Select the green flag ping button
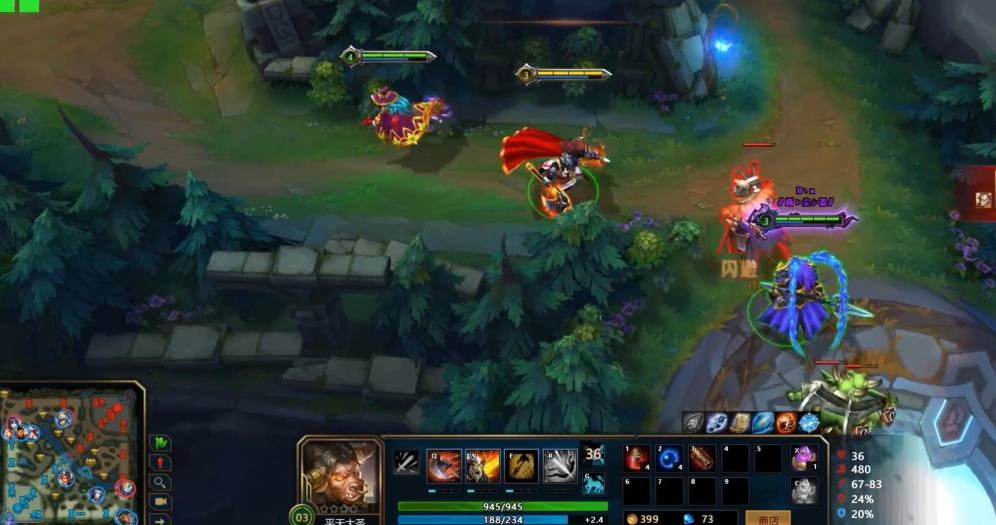Image resolution: width=996 pixels, height=525 pixels. coord(160,442)
